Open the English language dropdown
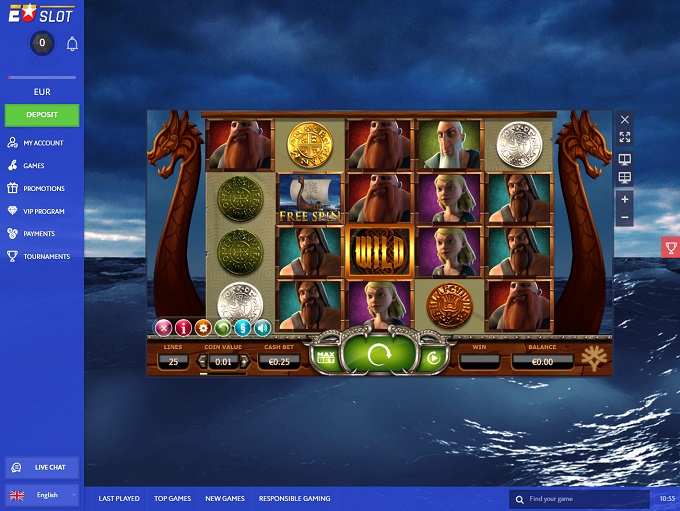 tap(42, 495)
